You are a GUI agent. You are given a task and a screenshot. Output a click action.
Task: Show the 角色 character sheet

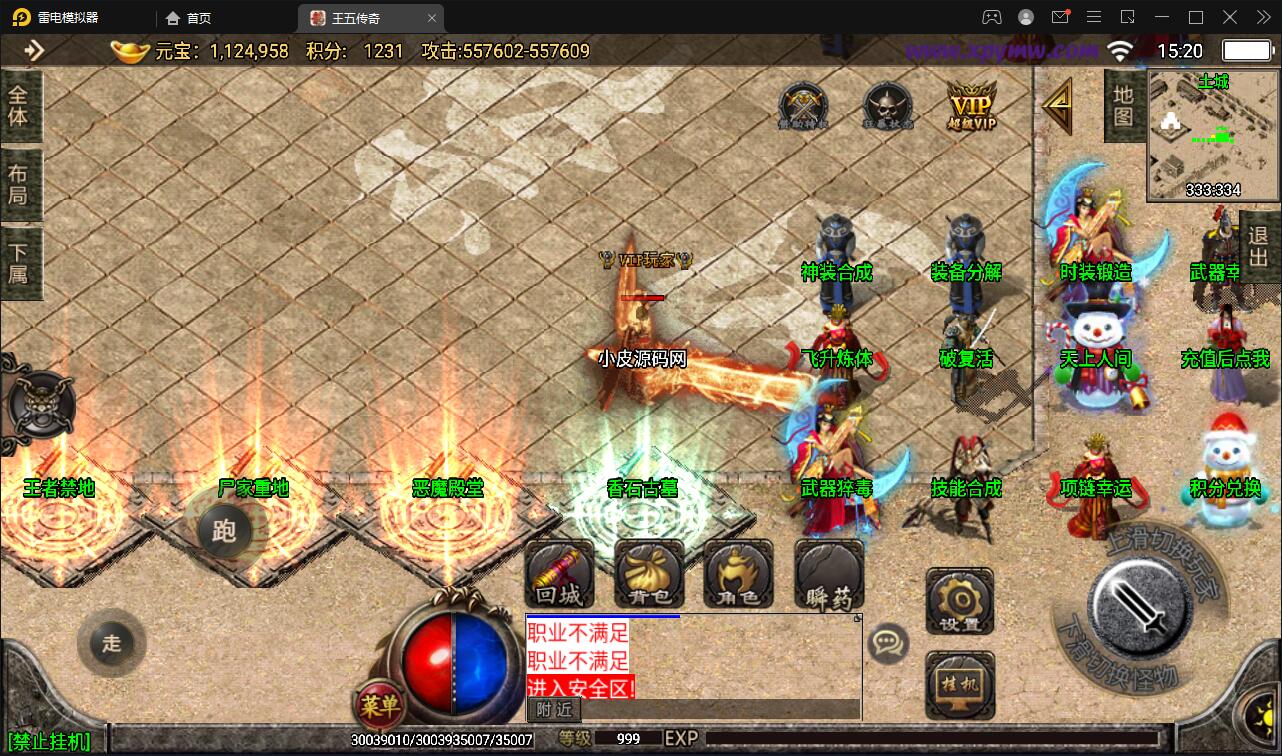pos(738,575)
